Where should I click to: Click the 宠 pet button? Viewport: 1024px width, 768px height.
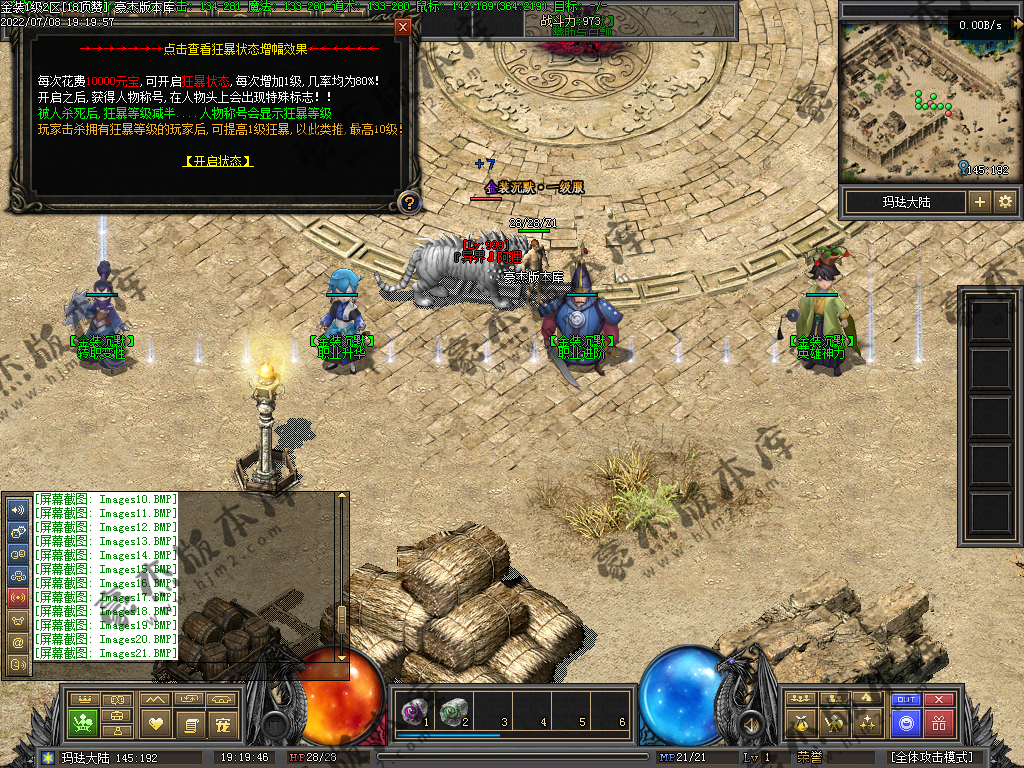(224, 722)
